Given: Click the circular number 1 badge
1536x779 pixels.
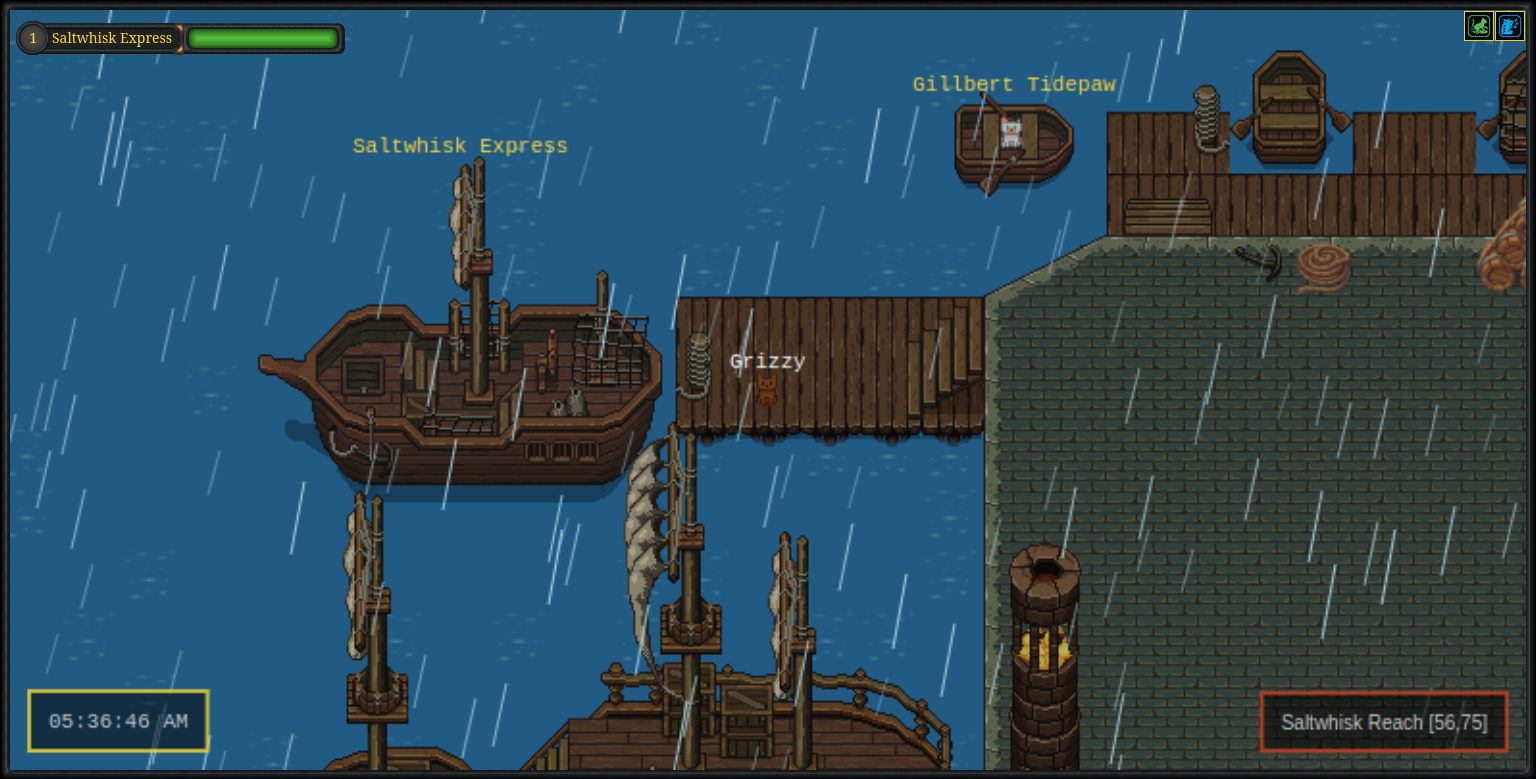Looking at the screenshot, I should point(31,37).
